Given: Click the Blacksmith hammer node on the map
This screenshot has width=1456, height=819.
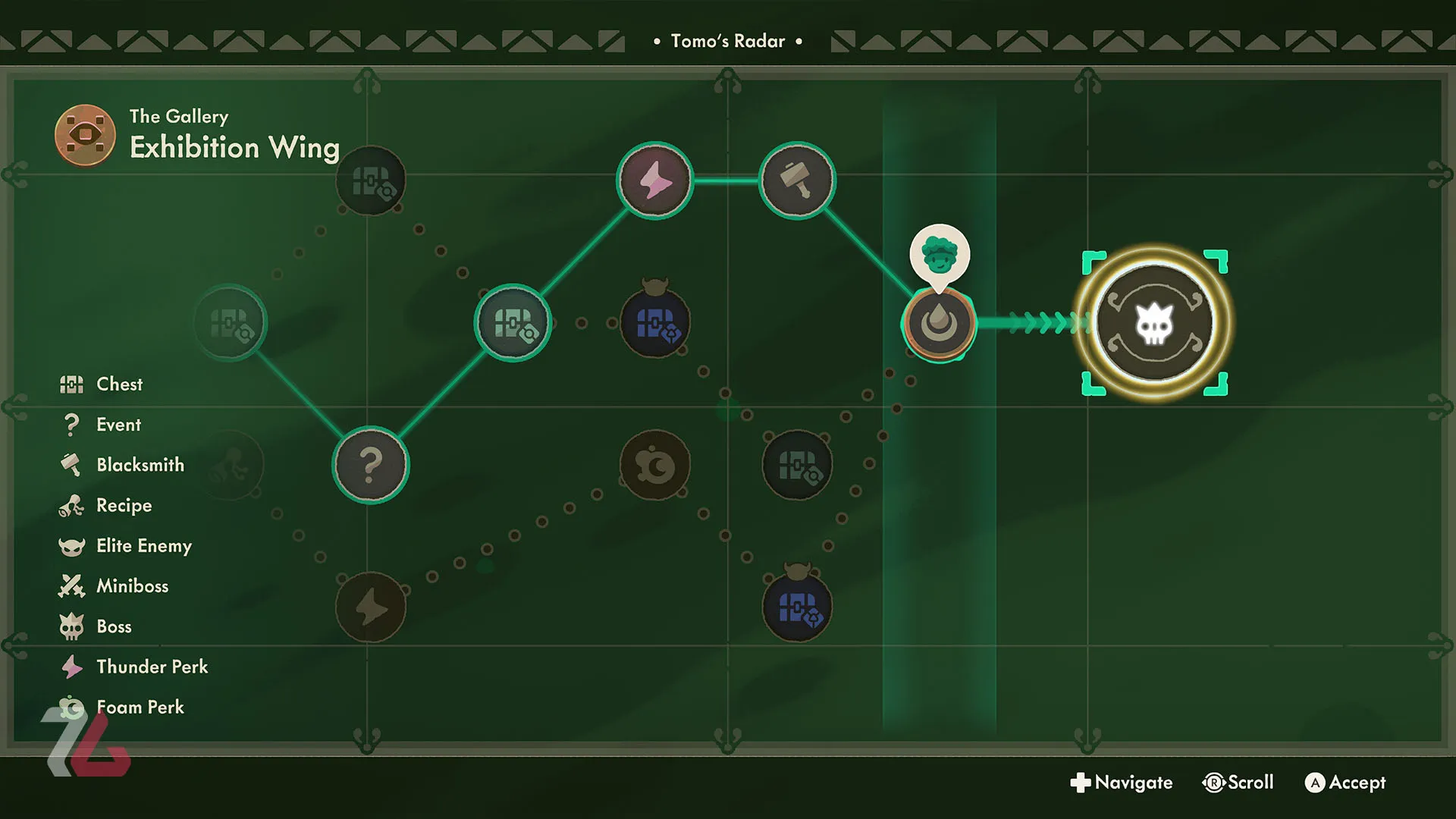Looking at the screenshot, I should tap(796, 180).
